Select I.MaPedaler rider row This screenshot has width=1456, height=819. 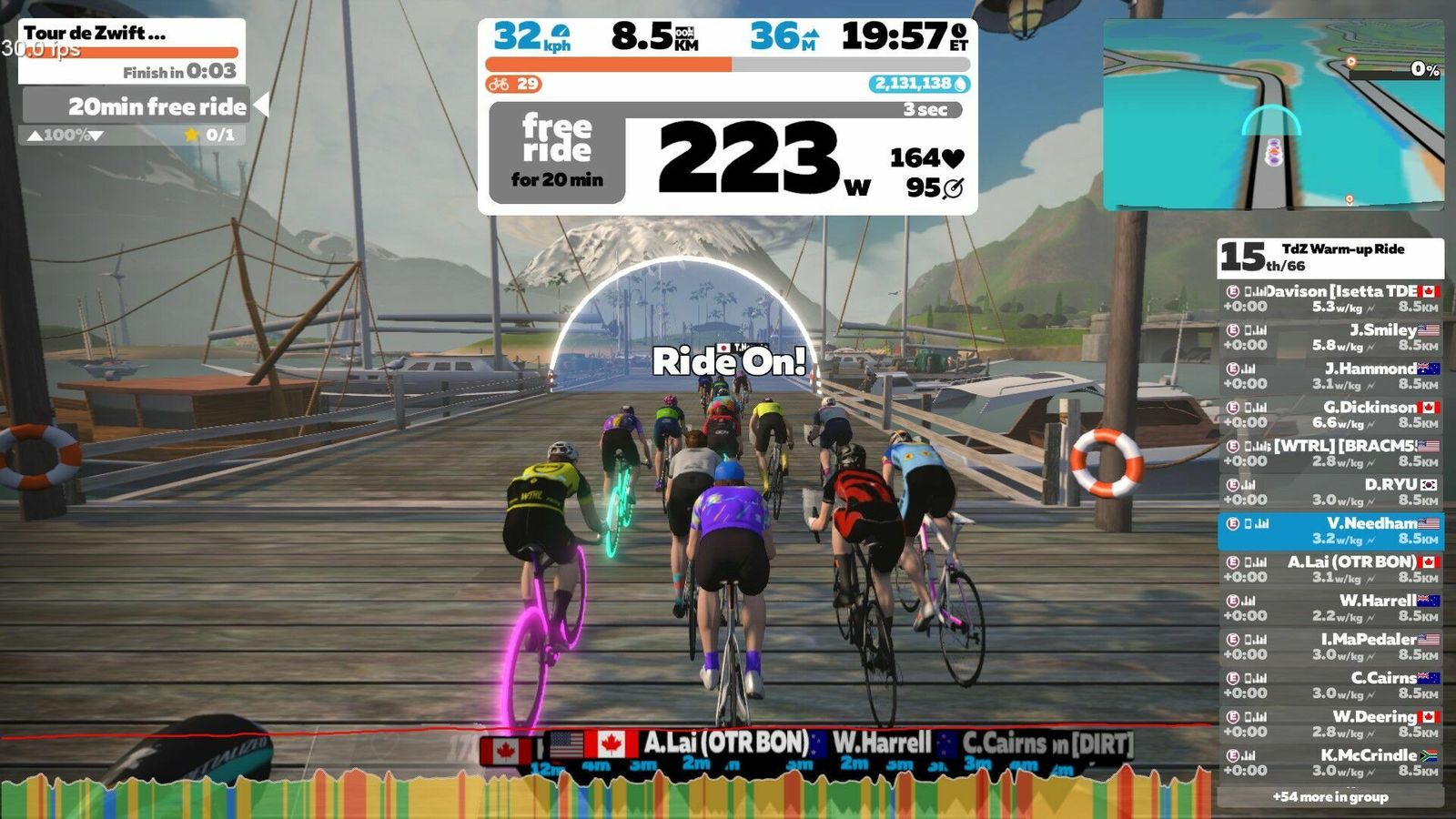click(1330, 646)
